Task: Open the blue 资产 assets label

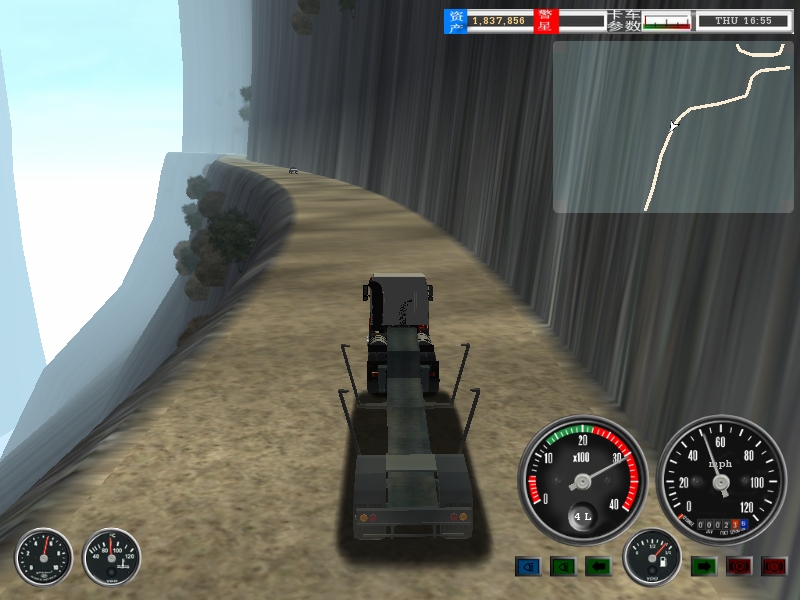Action: point(455,21)
